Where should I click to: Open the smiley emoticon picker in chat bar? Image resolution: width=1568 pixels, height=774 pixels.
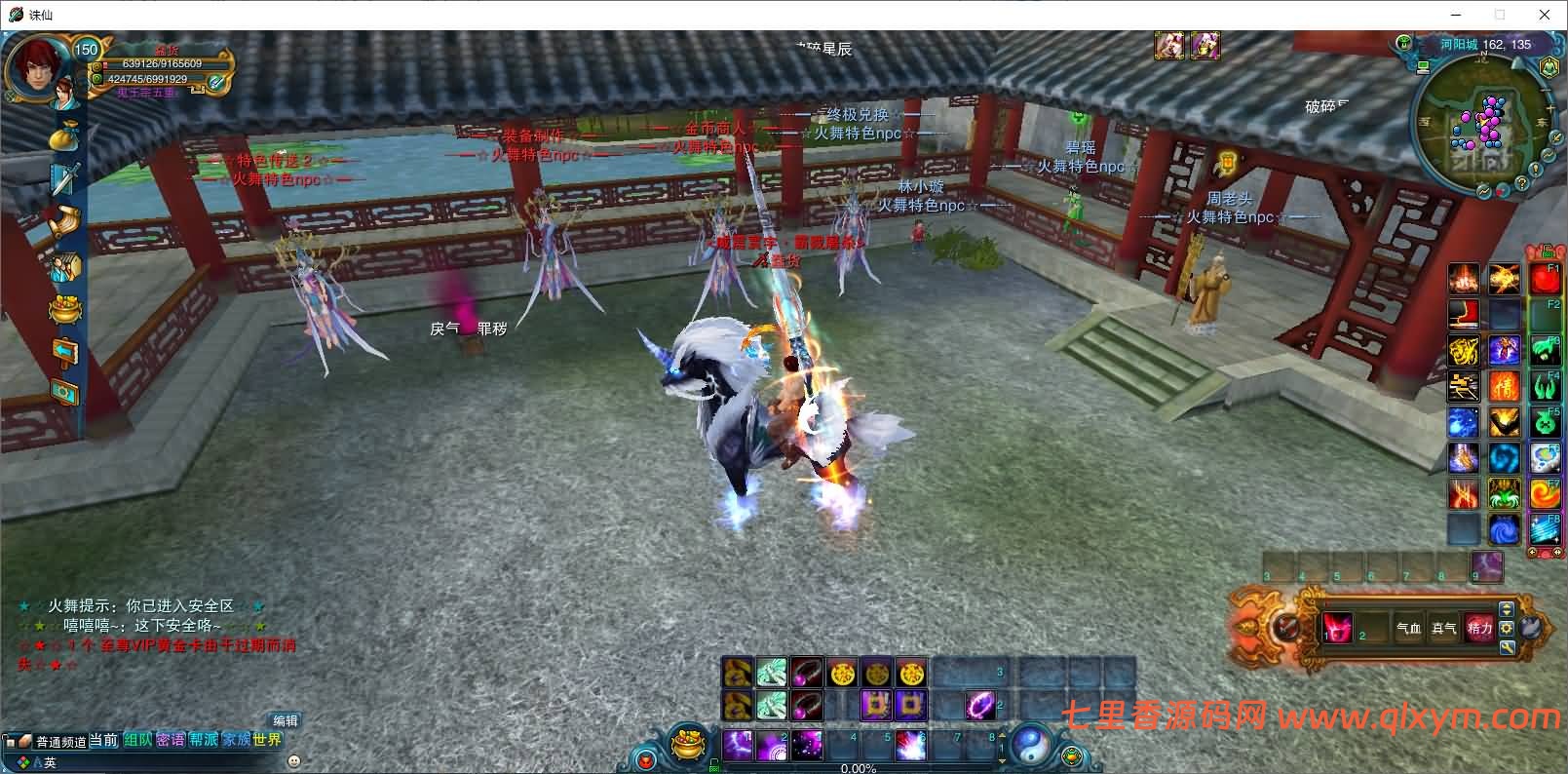(x=294, y=761)
